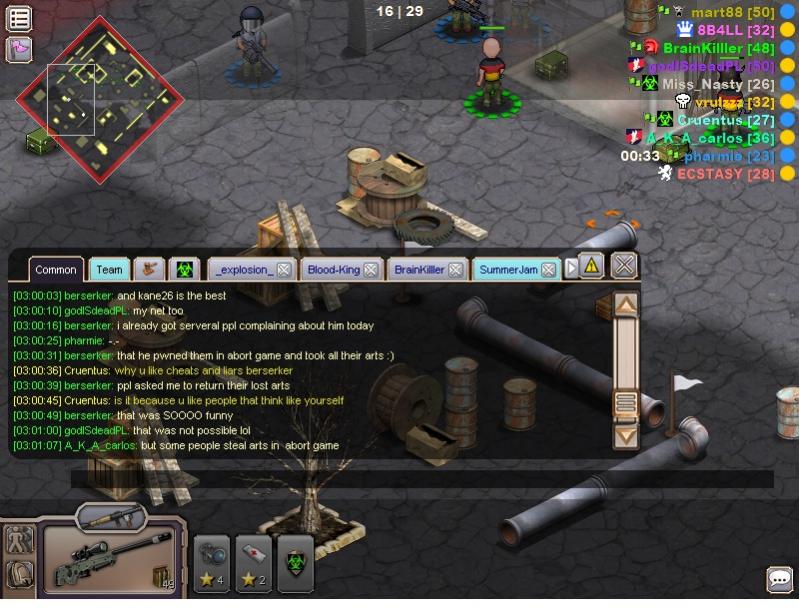Click the pink flag button
The width and height of the screenshot is (799, 613).
[19, 48]
